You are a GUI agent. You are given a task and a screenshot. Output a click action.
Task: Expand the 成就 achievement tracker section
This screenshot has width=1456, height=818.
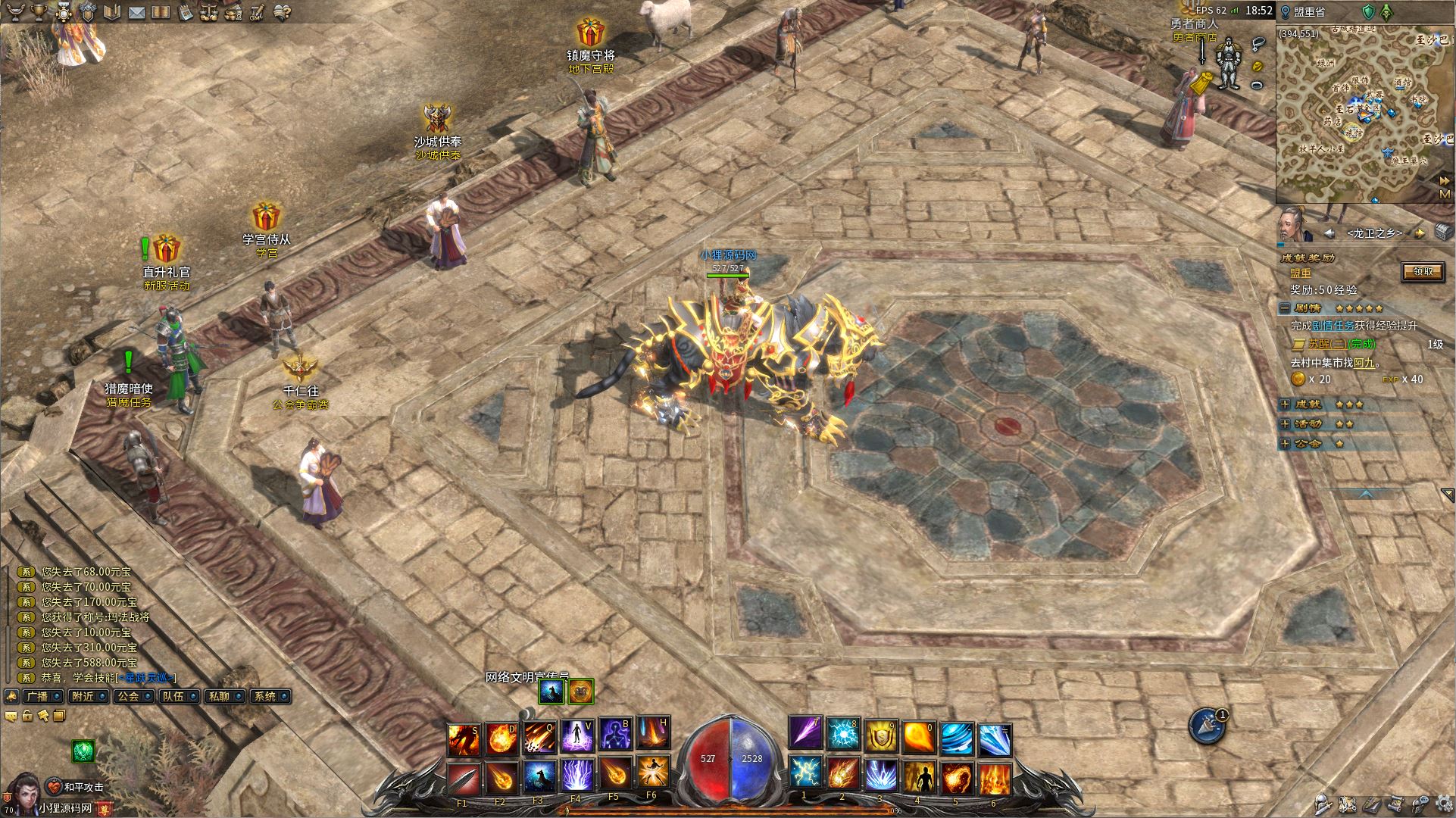[1285, 404]
